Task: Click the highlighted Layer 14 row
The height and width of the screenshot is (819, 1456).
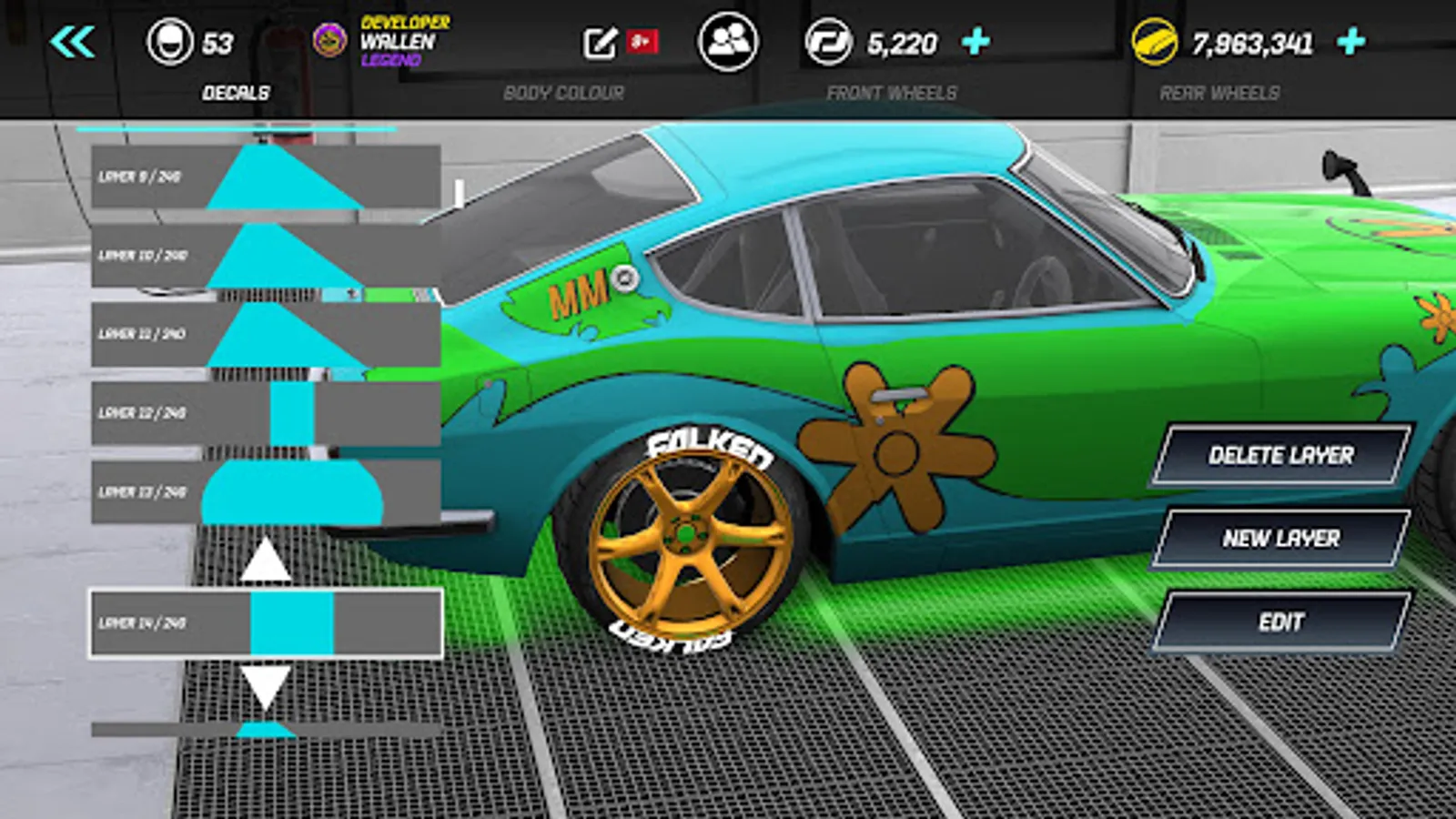Action: [266, 623]
